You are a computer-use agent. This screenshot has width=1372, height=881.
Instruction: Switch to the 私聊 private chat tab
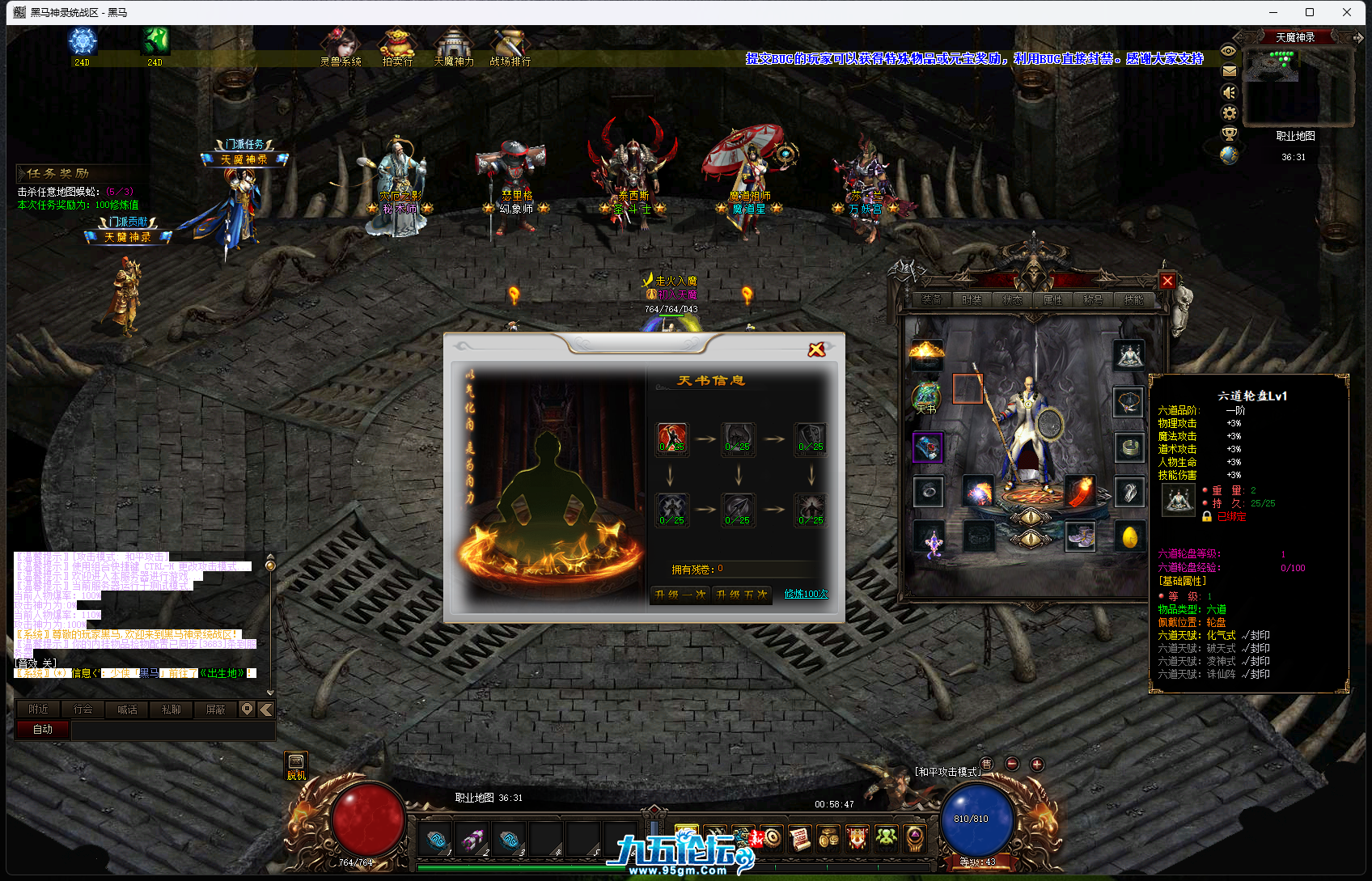[x=171, y=709]
